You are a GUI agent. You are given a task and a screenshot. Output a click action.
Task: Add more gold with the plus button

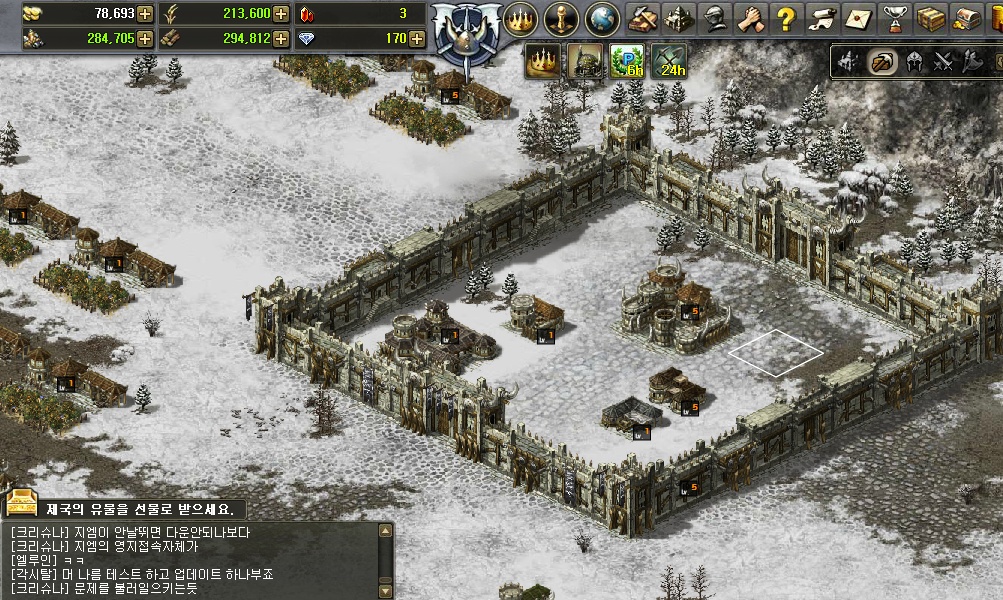tap(145, 13)
